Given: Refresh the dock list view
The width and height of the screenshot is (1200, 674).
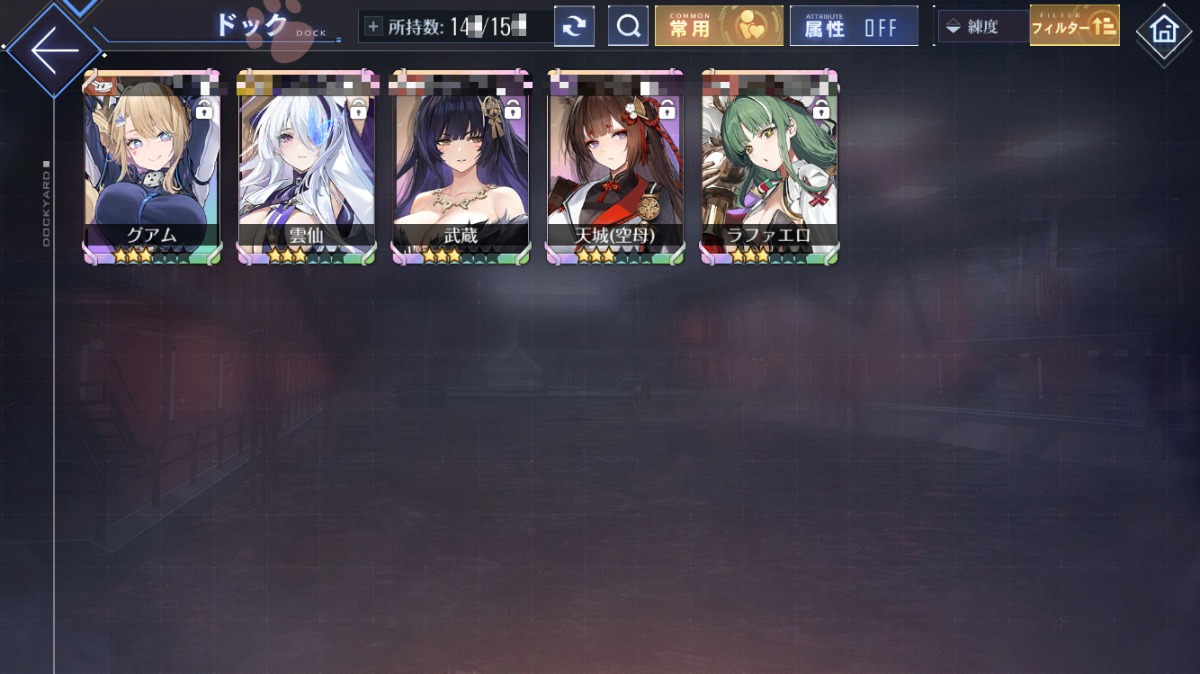Looking at the screenshot, I should pos(574,27).
